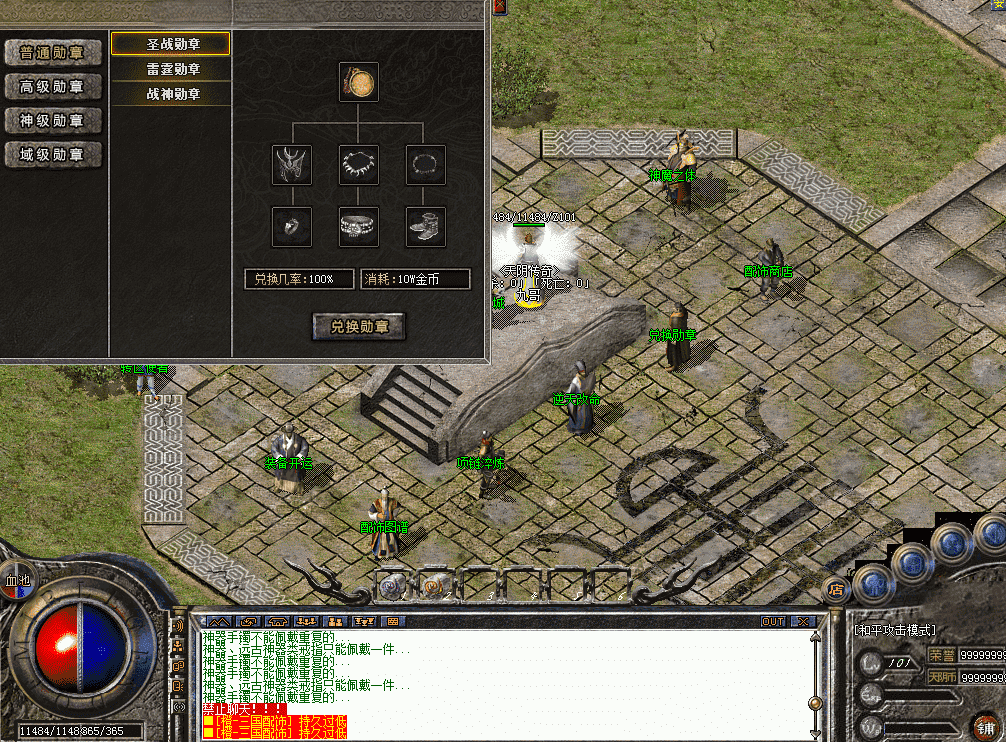The image size is (1006, 742).
Task: Pick 战神勋章 from the medal list
Action: (x=172, y=94)
